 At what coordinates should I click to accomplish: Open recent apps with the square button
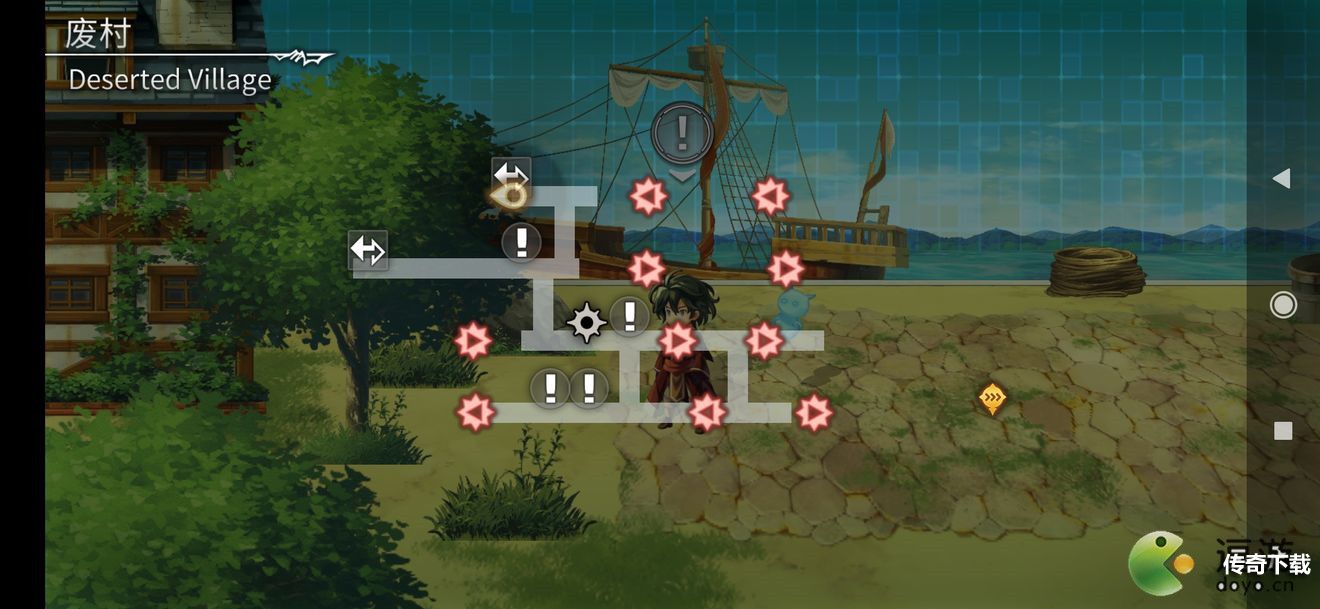1283,431
